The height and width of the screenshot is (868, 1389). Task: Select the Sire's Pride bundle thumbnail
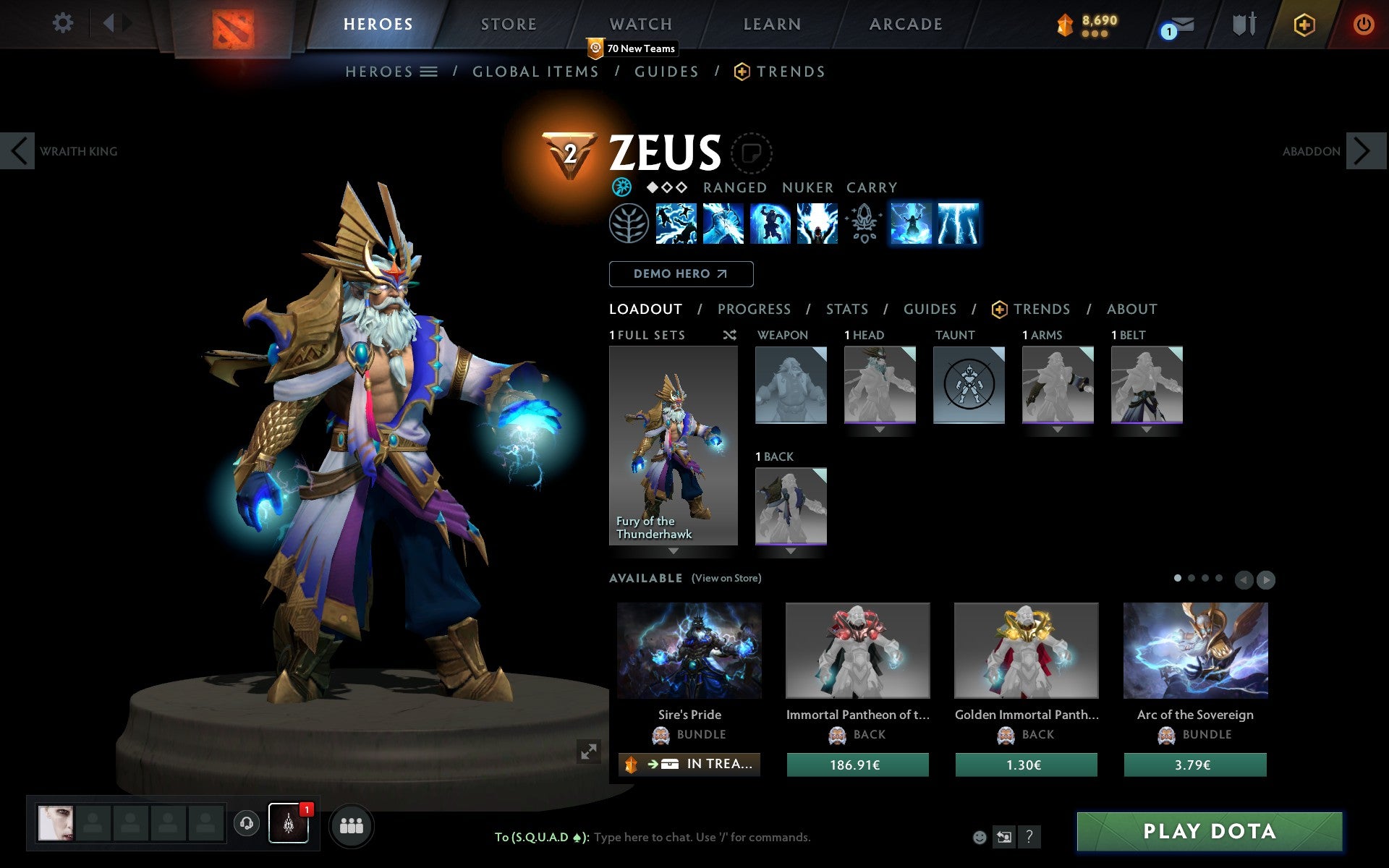[689, 650]
